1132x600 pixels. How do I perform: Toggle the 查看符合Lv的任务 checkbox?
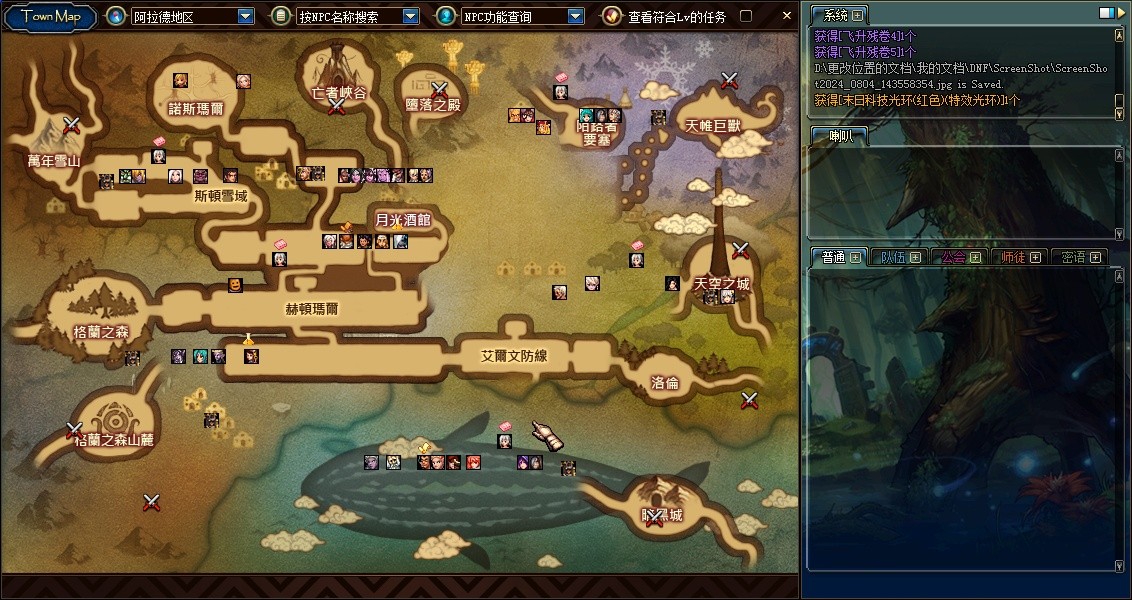click(745, 16)
